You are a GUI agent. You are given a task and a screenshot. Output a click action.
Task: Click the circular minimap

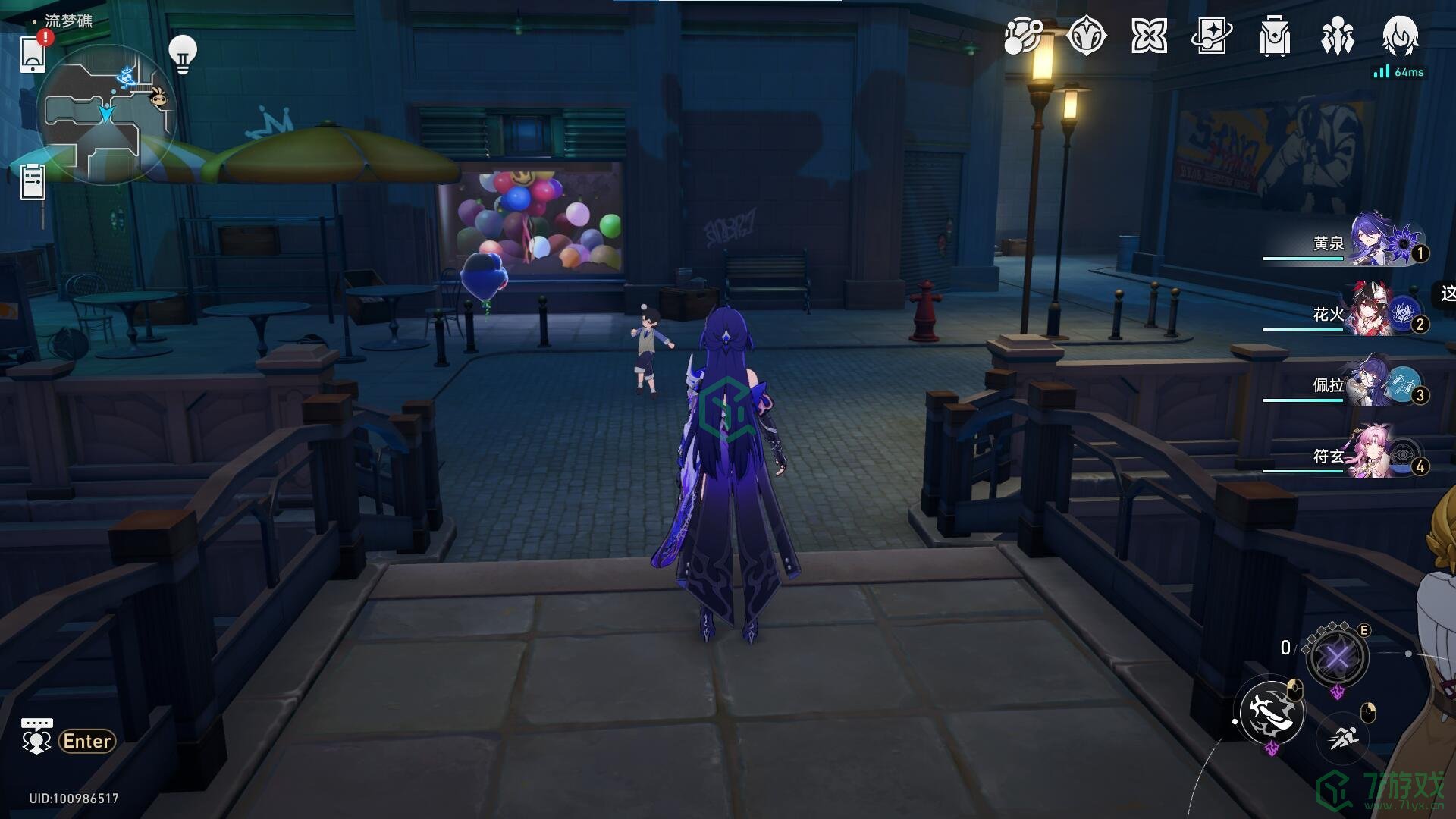pyautogui.click(x=106, y=114)
